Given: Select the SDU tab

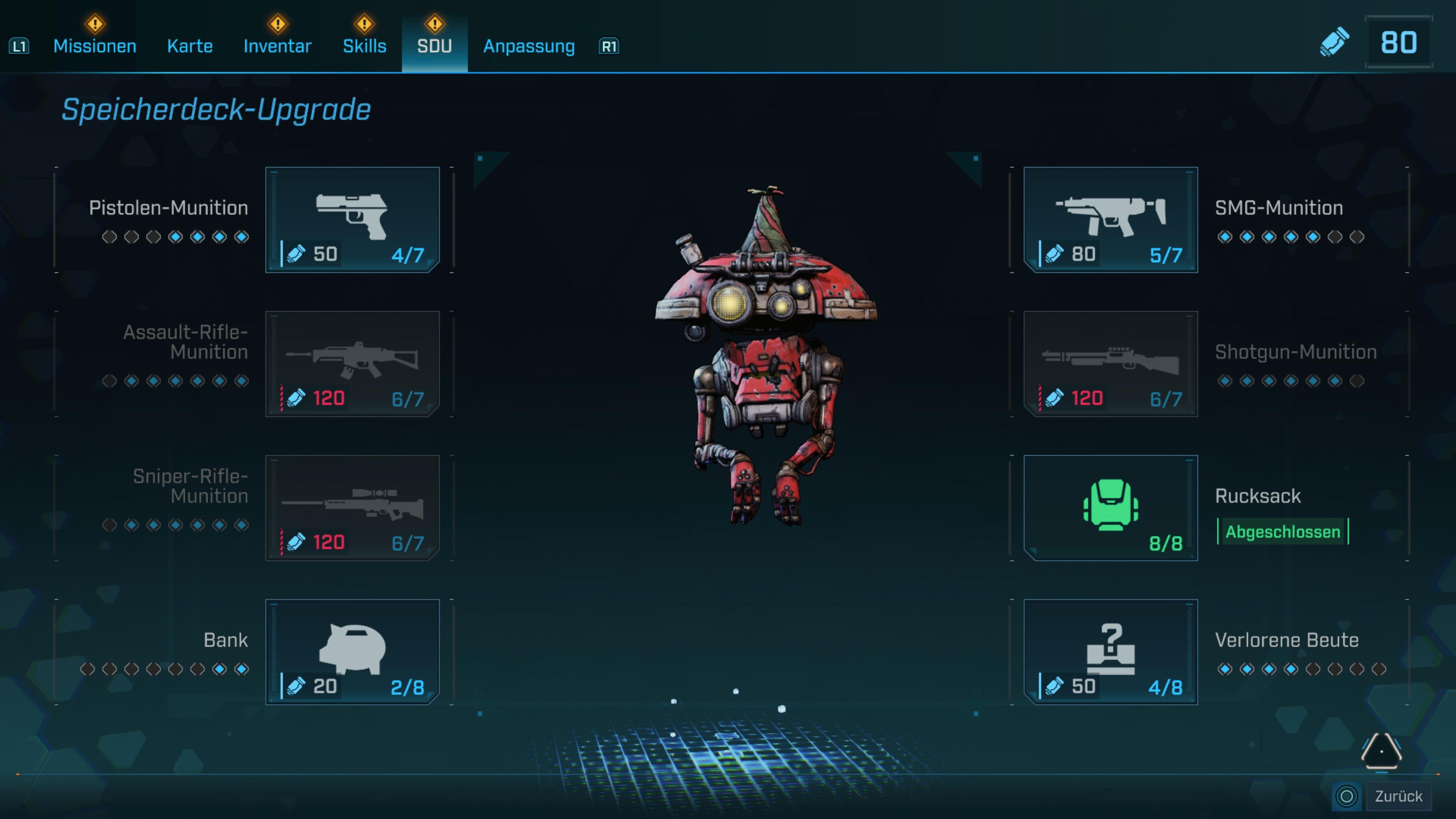Looking at the screenshot, I should [x=434, y=46].
